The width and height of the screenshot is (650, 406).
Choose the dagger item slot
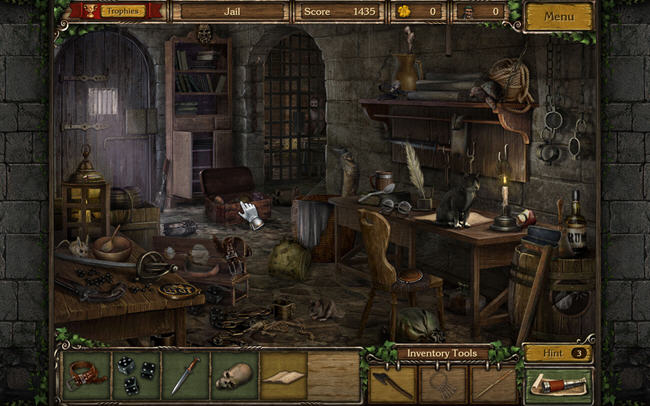[x=184, y=376]
